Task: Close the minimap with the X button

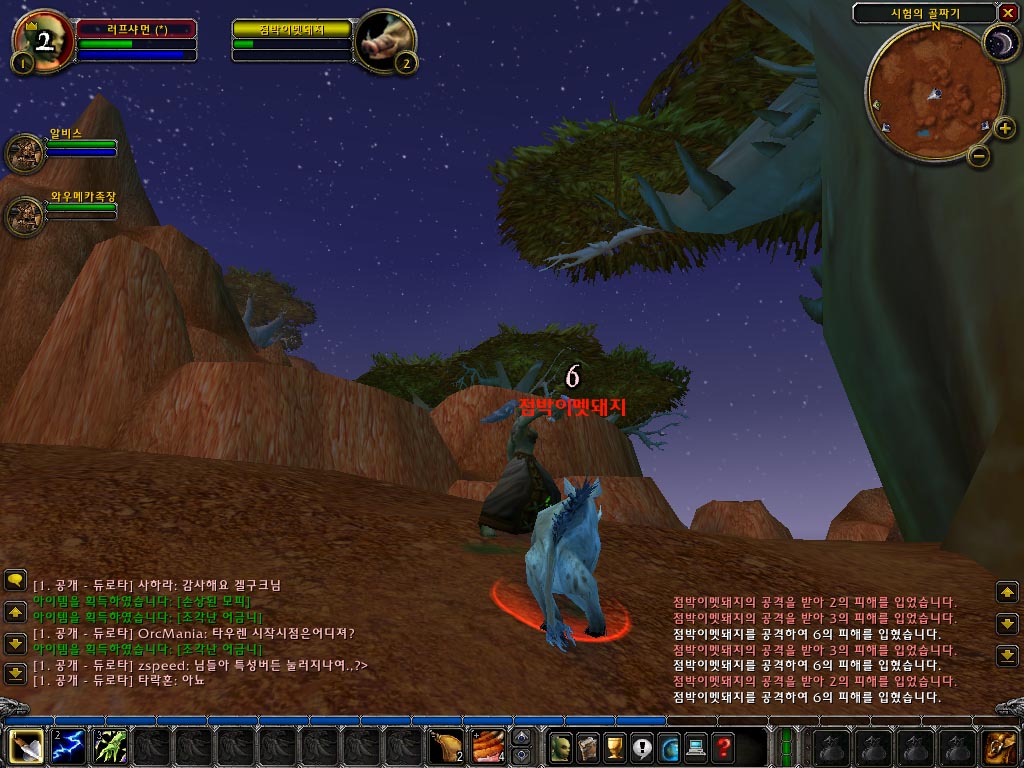Action: [1007, 13]
